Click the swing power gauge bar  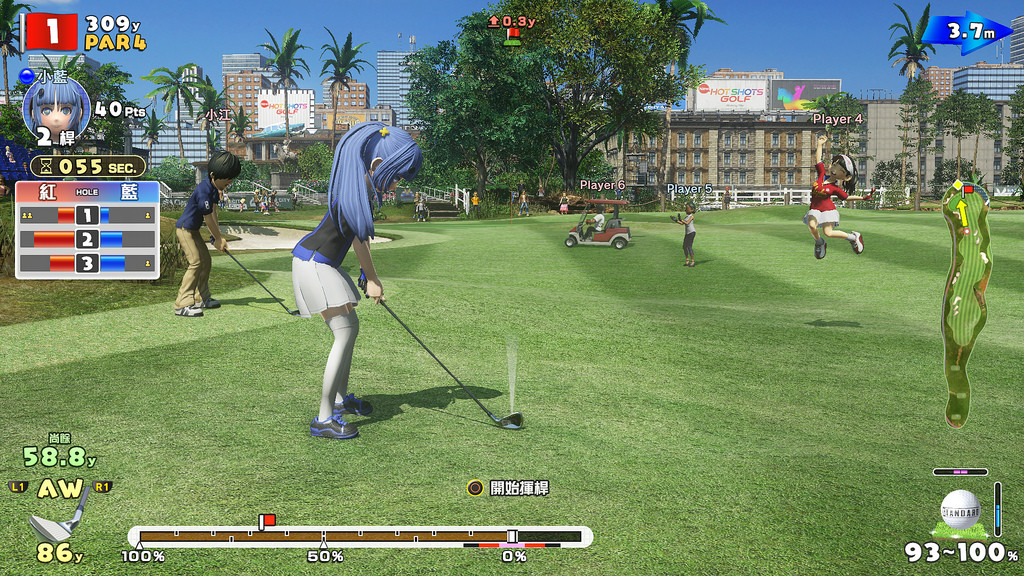pyautogui.click(x=360, y=537)
